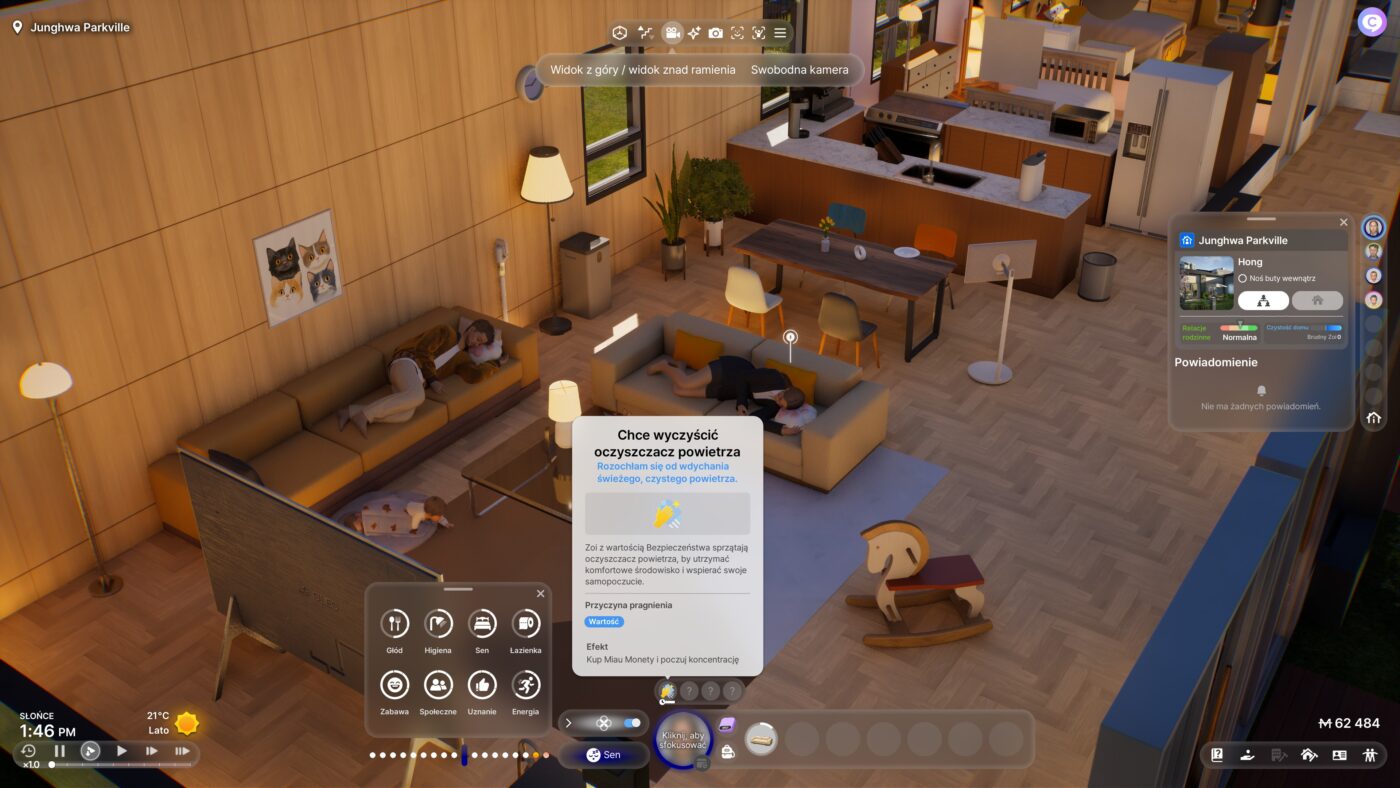Select the Higiena need icon
Image resolution: width=1400 pixels, height=788 pixels.
tap(438, 624)
